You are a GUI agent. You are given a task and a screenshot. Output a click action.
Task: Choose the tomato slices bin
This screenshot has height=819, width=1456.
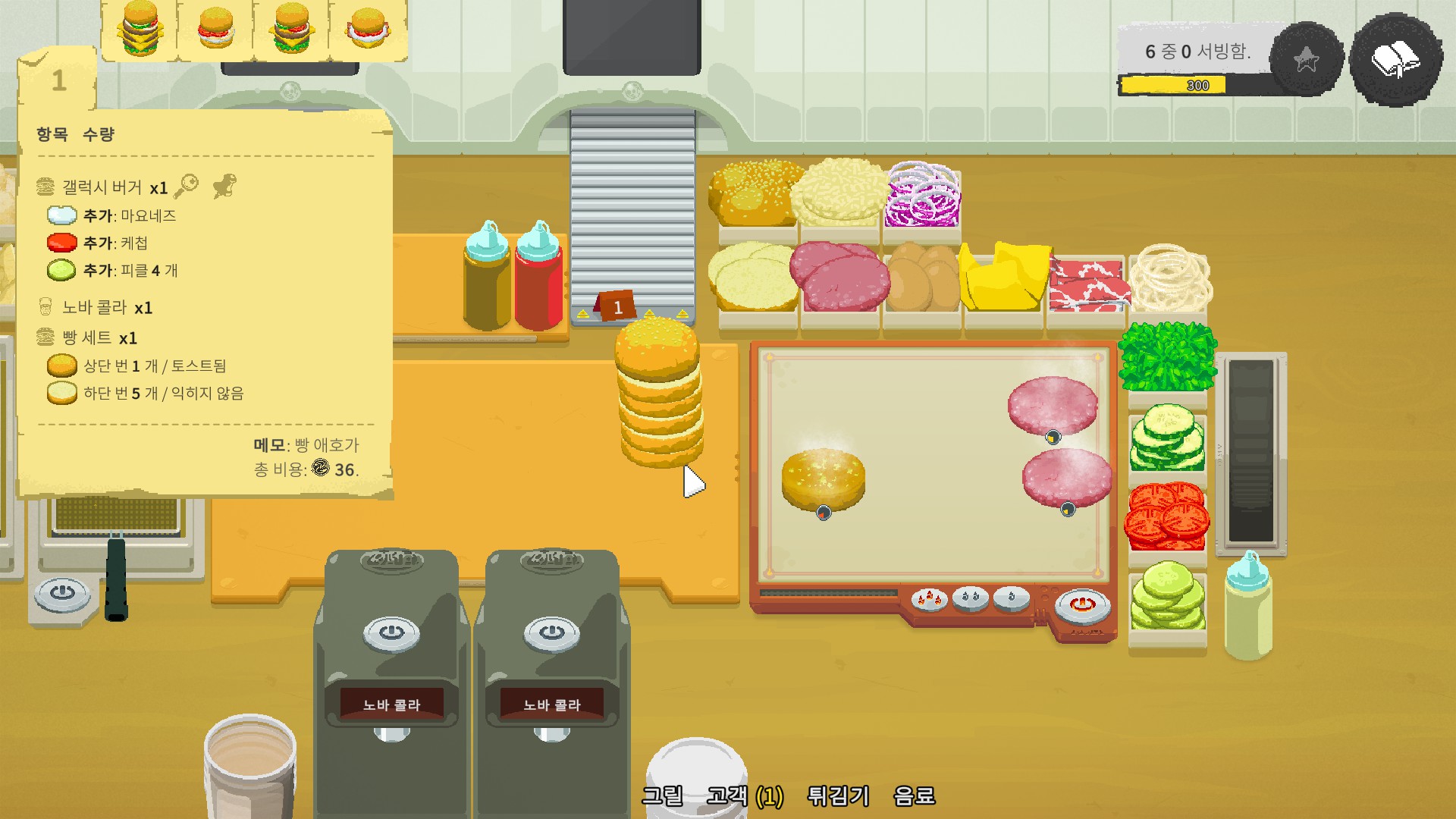[x=1166, y=517]
